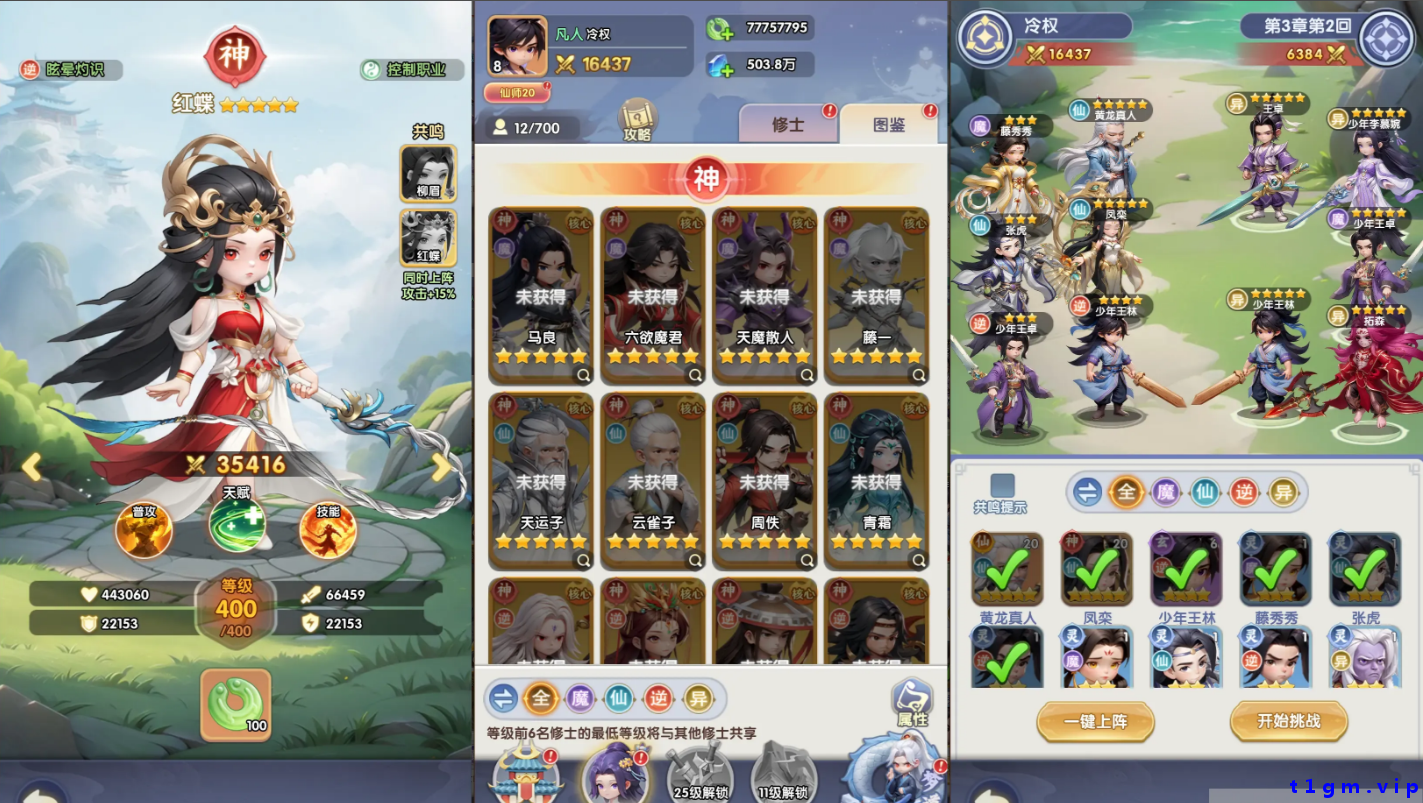Select the 普攻 basic attack skill icon
The image size is (1423, 803).
coord(145,530)
